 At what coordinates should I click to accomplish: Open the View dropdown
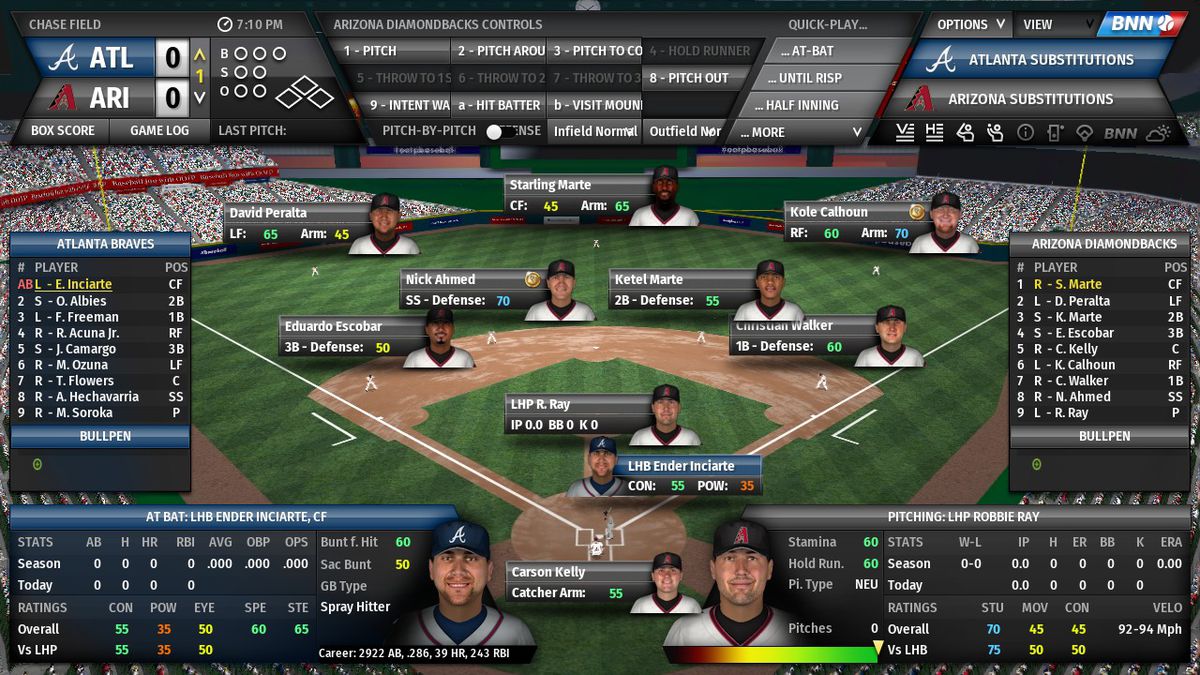[x=1053, y=24]
